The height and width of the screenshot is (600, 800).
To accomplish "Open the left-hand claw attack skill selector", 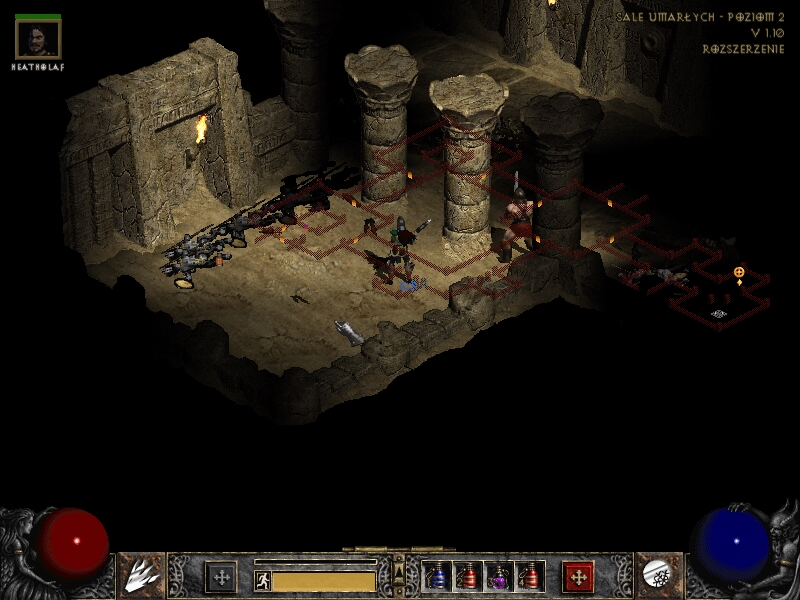I will click(x=142, y=575).
